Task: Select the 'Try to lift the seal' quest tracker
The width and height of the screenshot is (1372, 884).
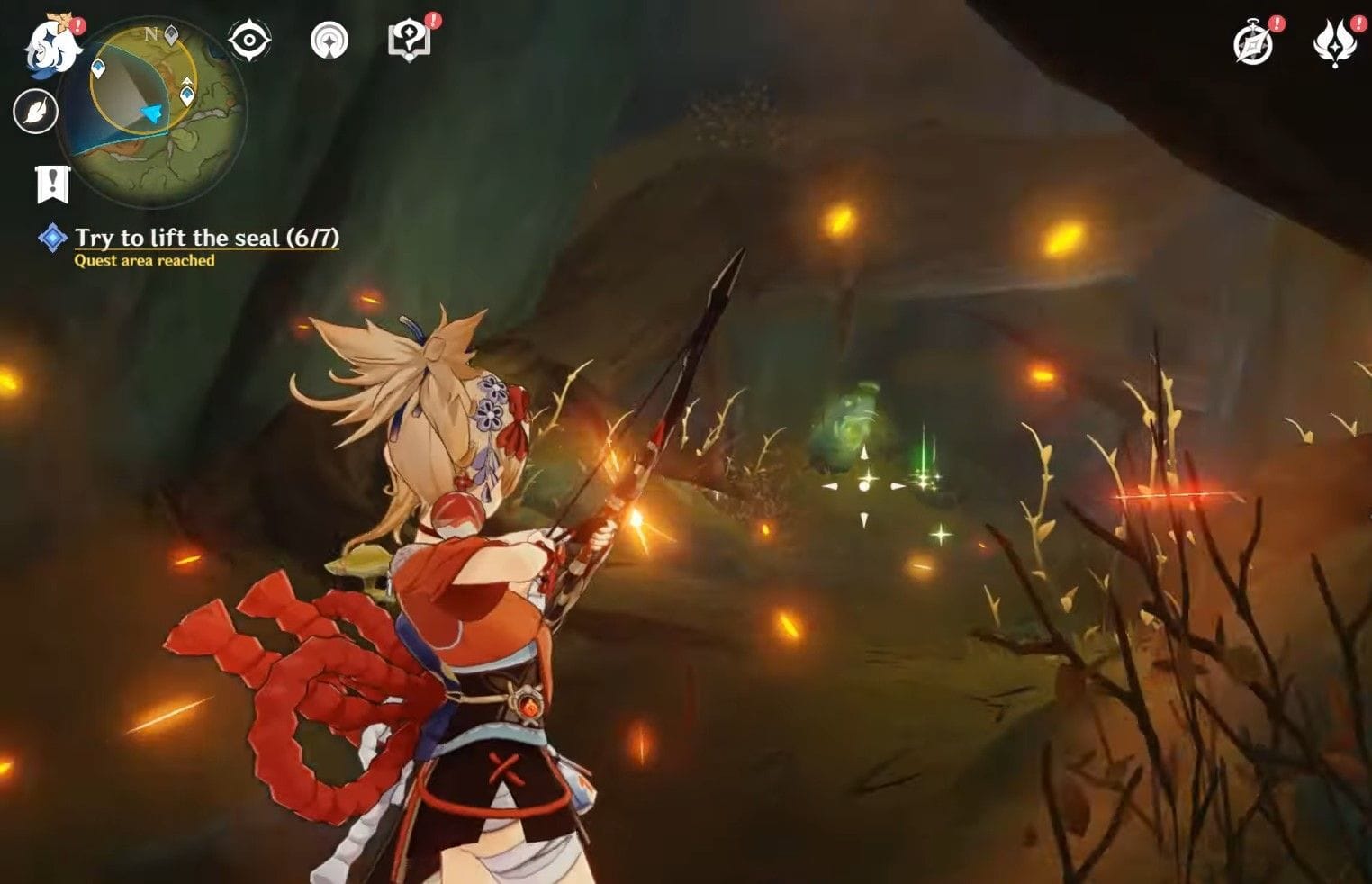Action: pyautogui.click(x=206, y=238)
